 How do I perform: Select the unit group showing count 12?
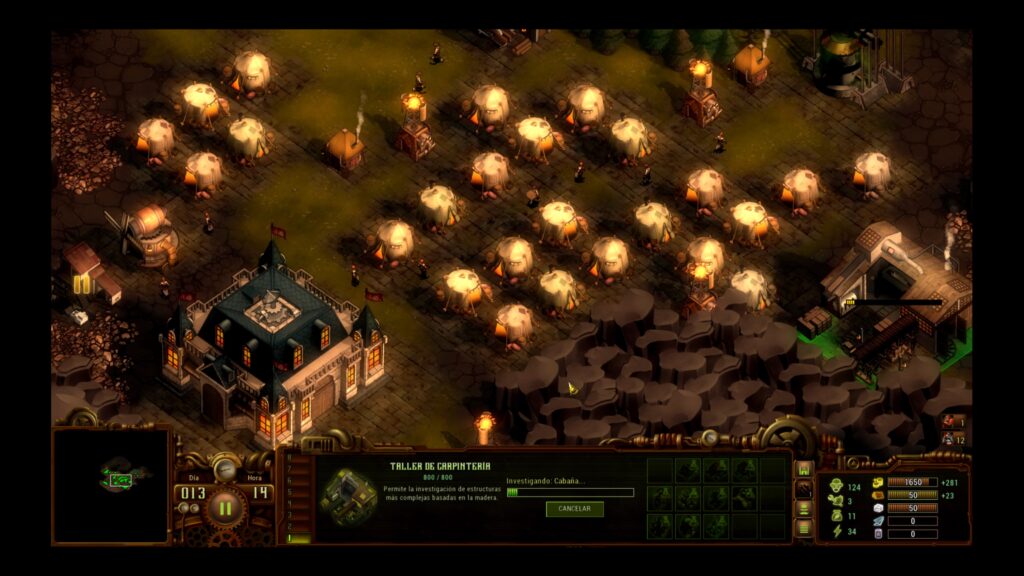coord(953,439)
